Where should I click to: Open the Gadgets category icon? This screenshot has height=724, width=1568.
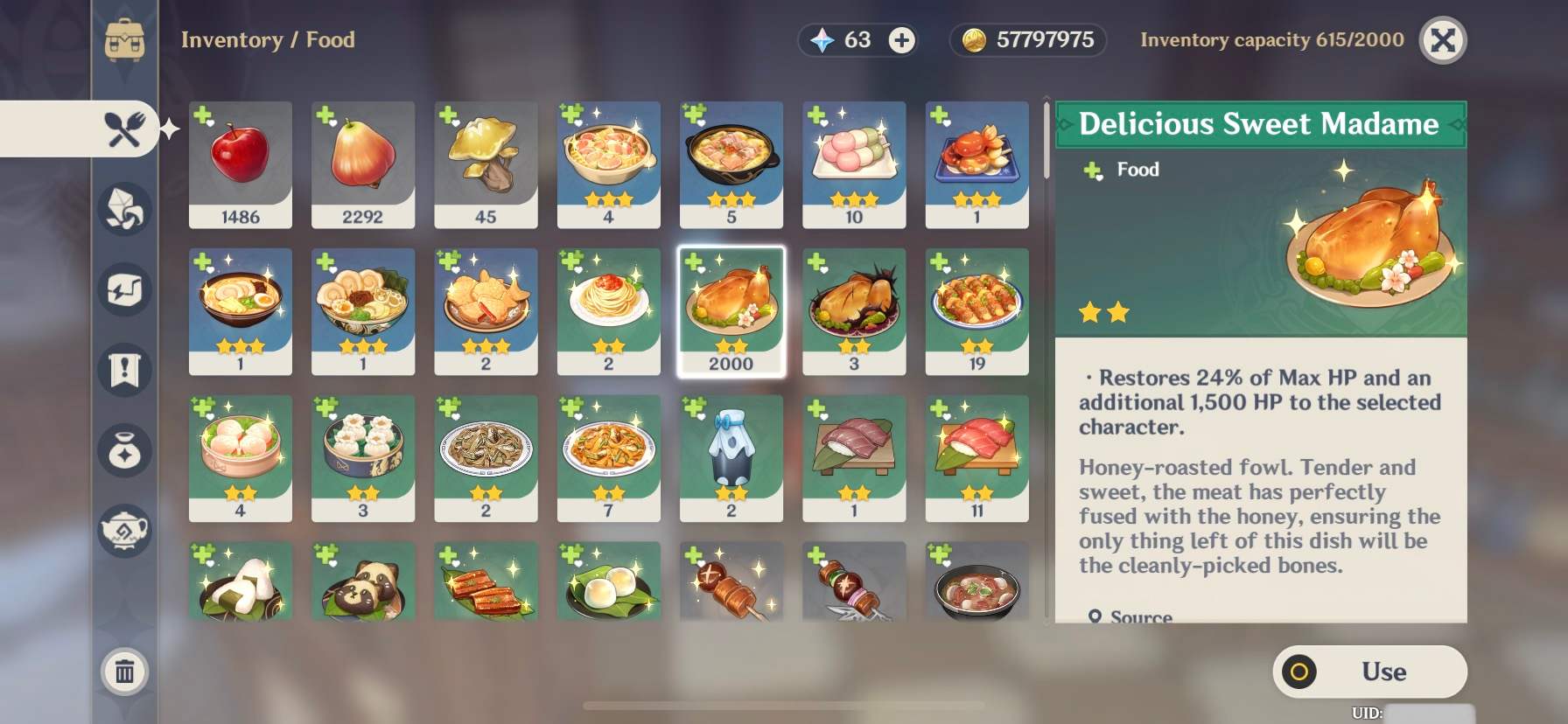pyautogui.click(x=125, y=290)
